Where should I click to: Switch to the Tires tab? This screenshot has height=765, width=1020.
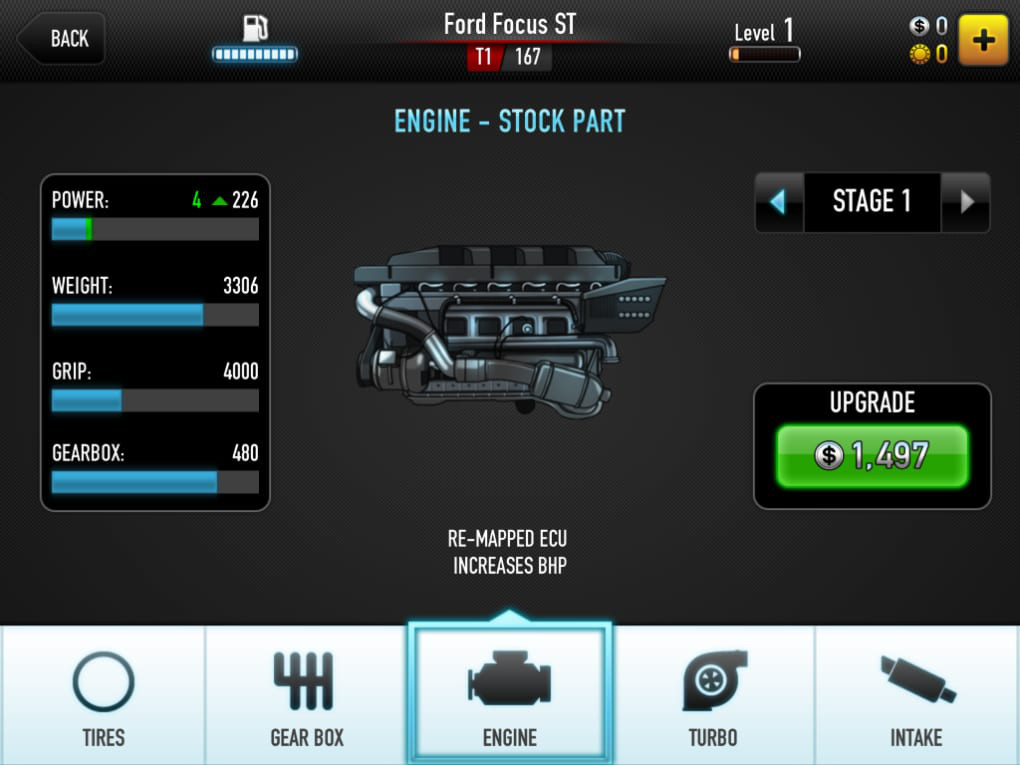[103, 697]
